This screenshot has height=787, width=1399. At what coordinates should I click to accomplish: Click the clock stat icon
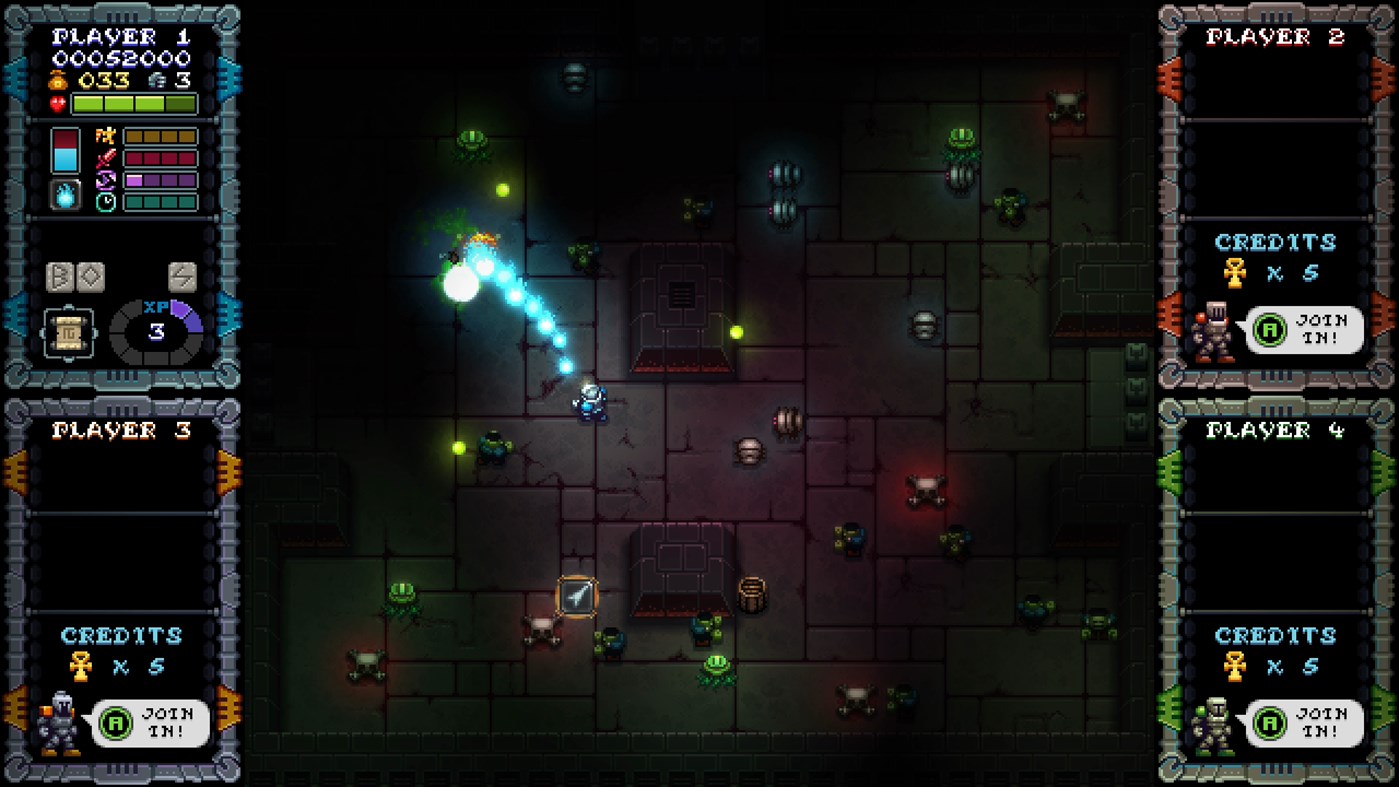(x=104, y=202)
